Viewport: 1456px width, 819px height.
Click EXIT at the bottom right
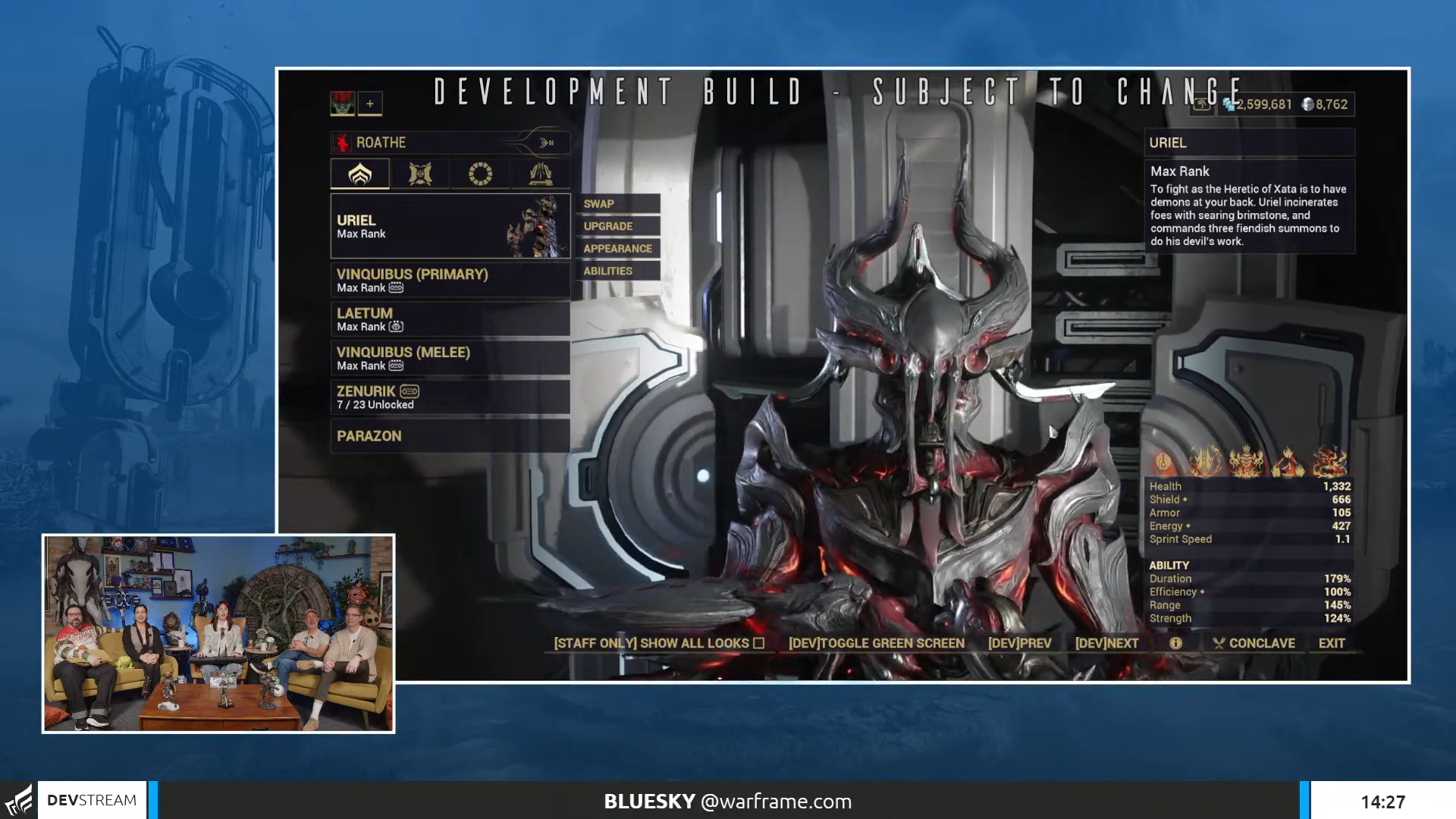click(x=1332, y=642)
